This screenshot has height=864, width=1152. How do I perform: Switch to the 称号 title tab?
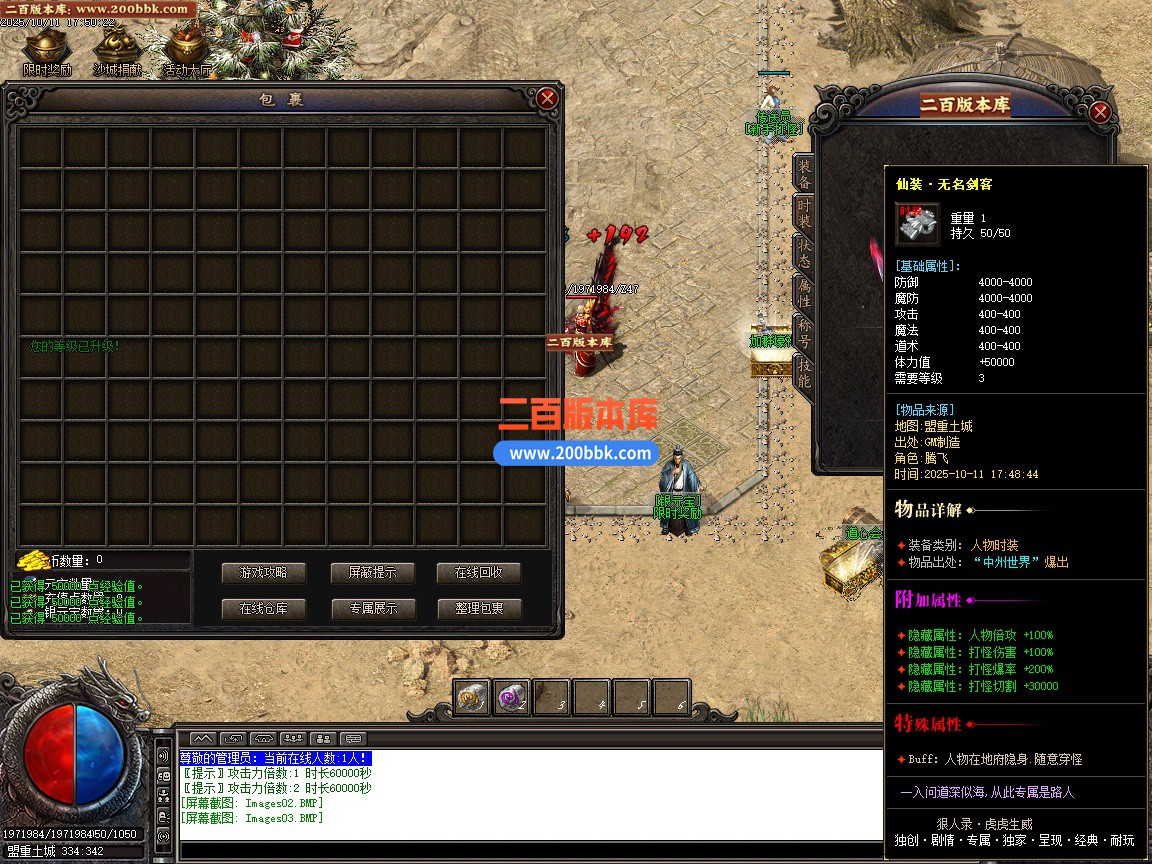click(x=804, y=332)
